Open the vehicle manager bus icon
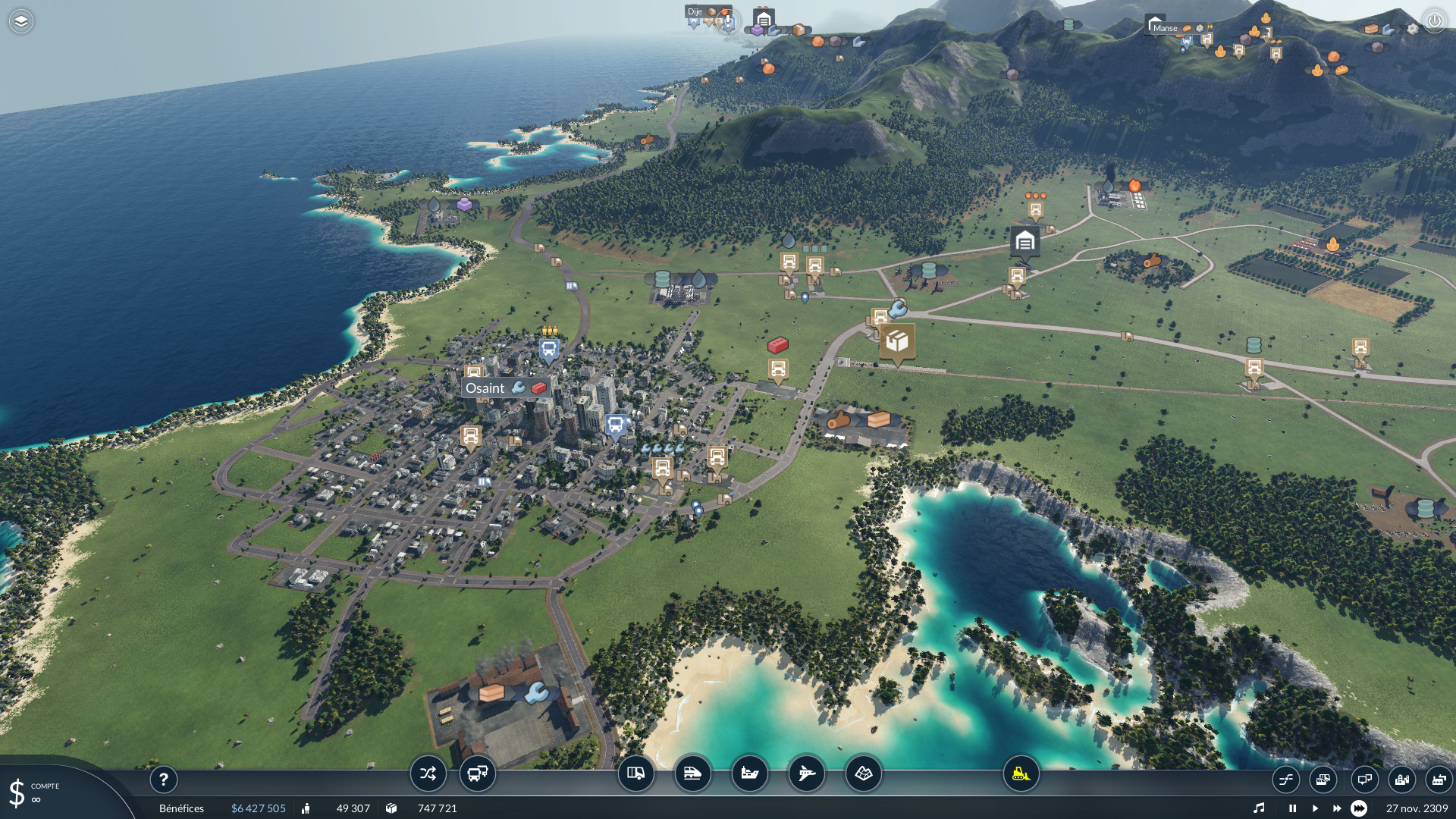The width and height of the screenshot is (1456, 819). click(x=478, y=773)
